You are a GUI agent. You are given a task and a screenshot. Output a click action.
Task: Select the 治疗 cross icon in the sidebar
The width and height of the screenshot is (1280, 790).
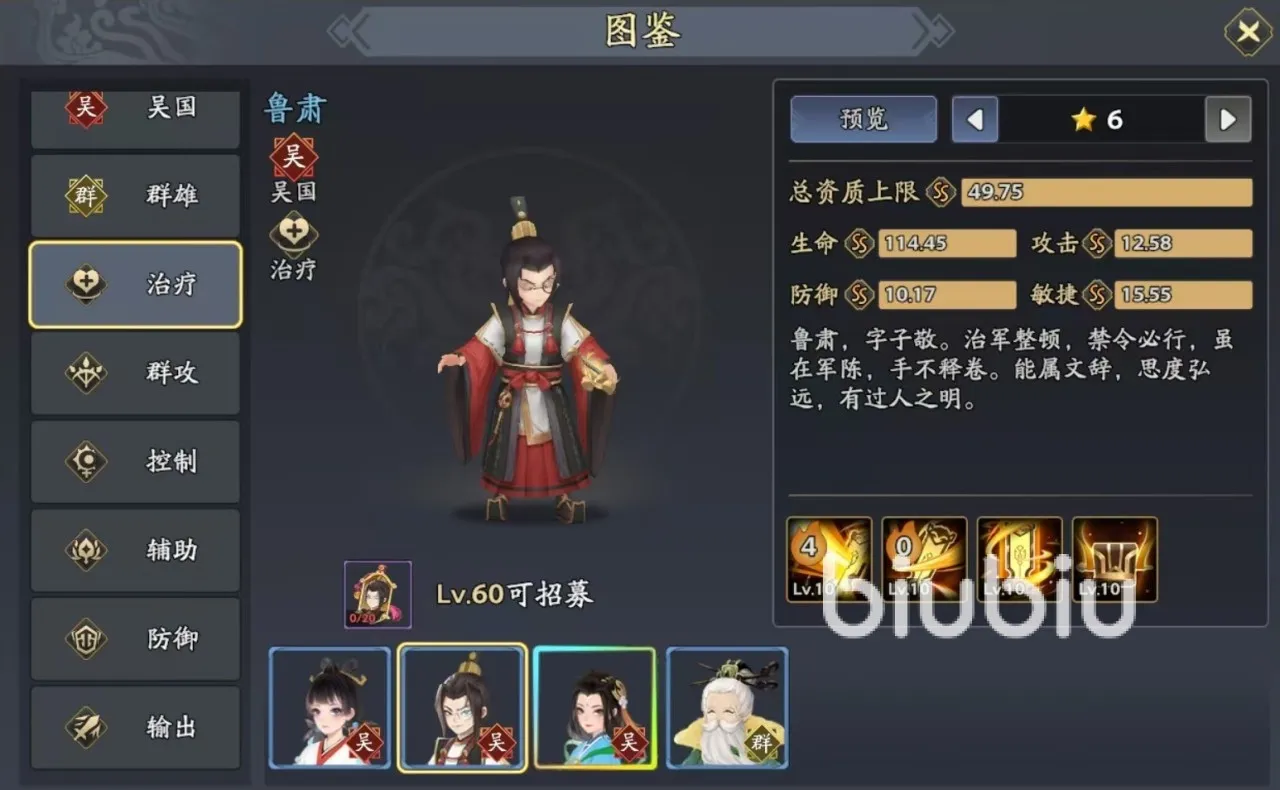pos(85,285)
